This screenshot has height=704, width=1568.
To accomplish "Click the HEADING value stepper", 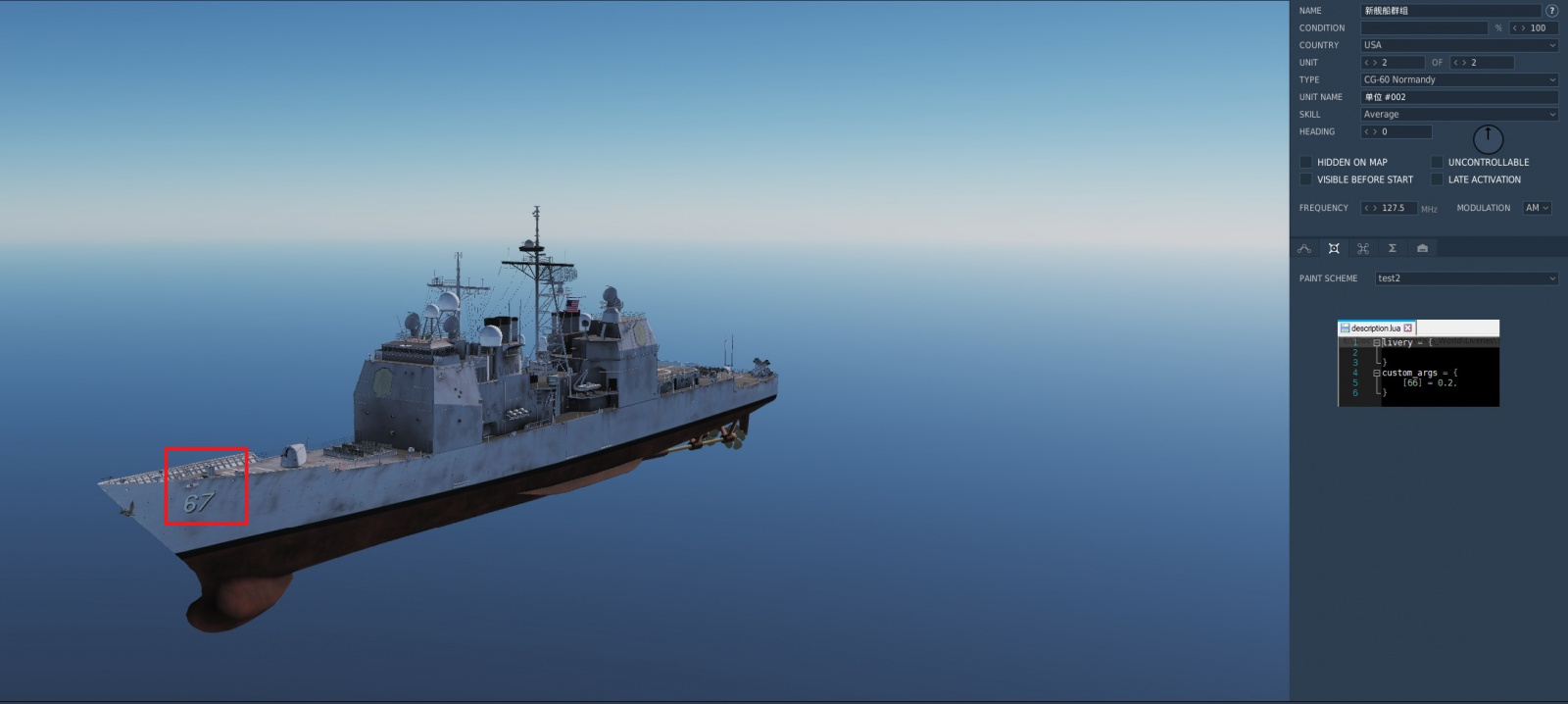I will [x=1396, y=131].
